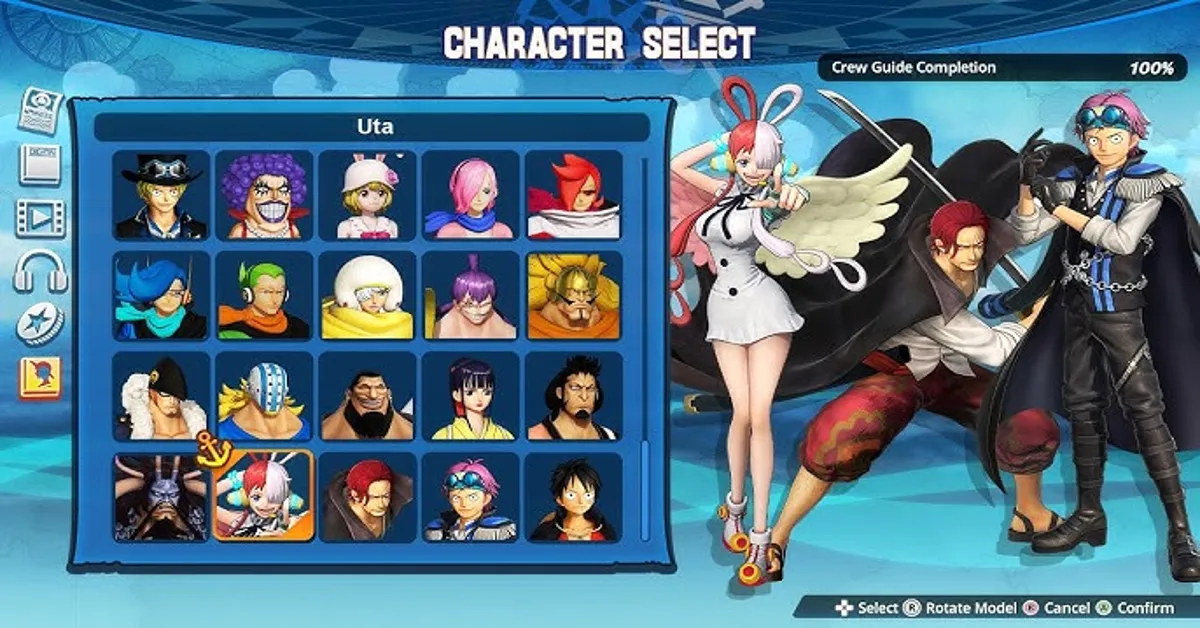Viewport: 1200px width, 628px height.
Task: Choose Kikunojo in the yellow kimono
Action: point(470,396)
